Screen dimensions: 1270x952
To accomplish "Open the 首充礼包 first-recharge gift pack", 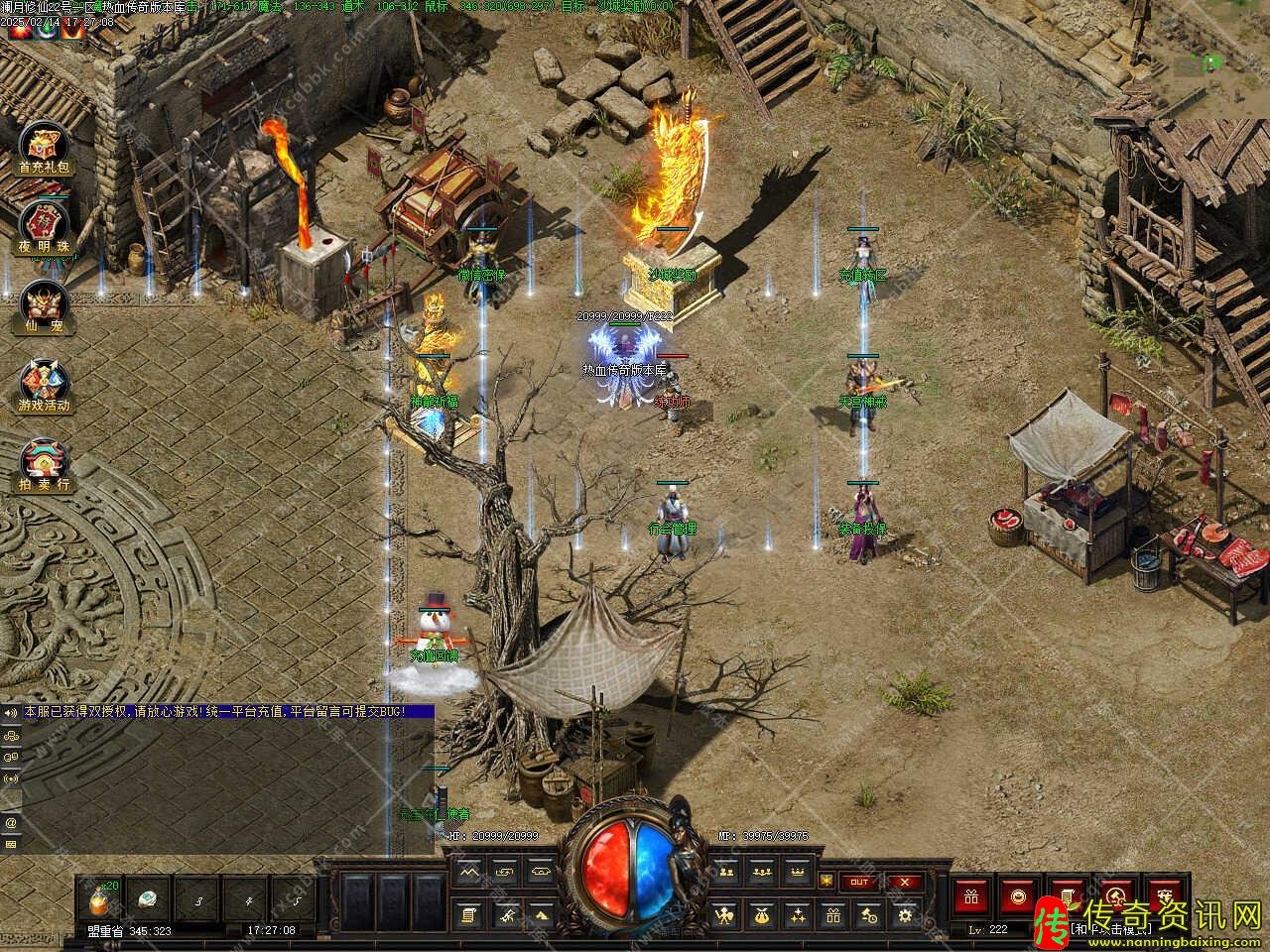I will [x=44, y=149].
